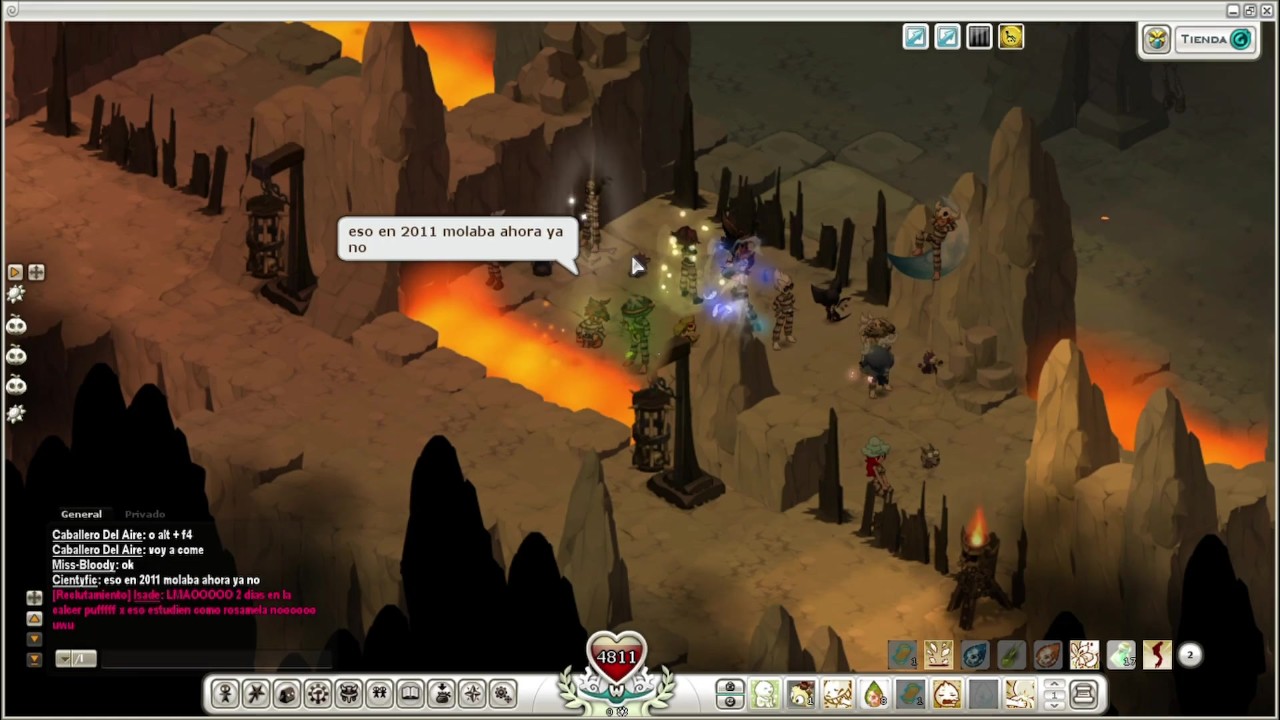Open the chat channel dropdown
The image size is (1280, 720).
(x=75, y=658)
